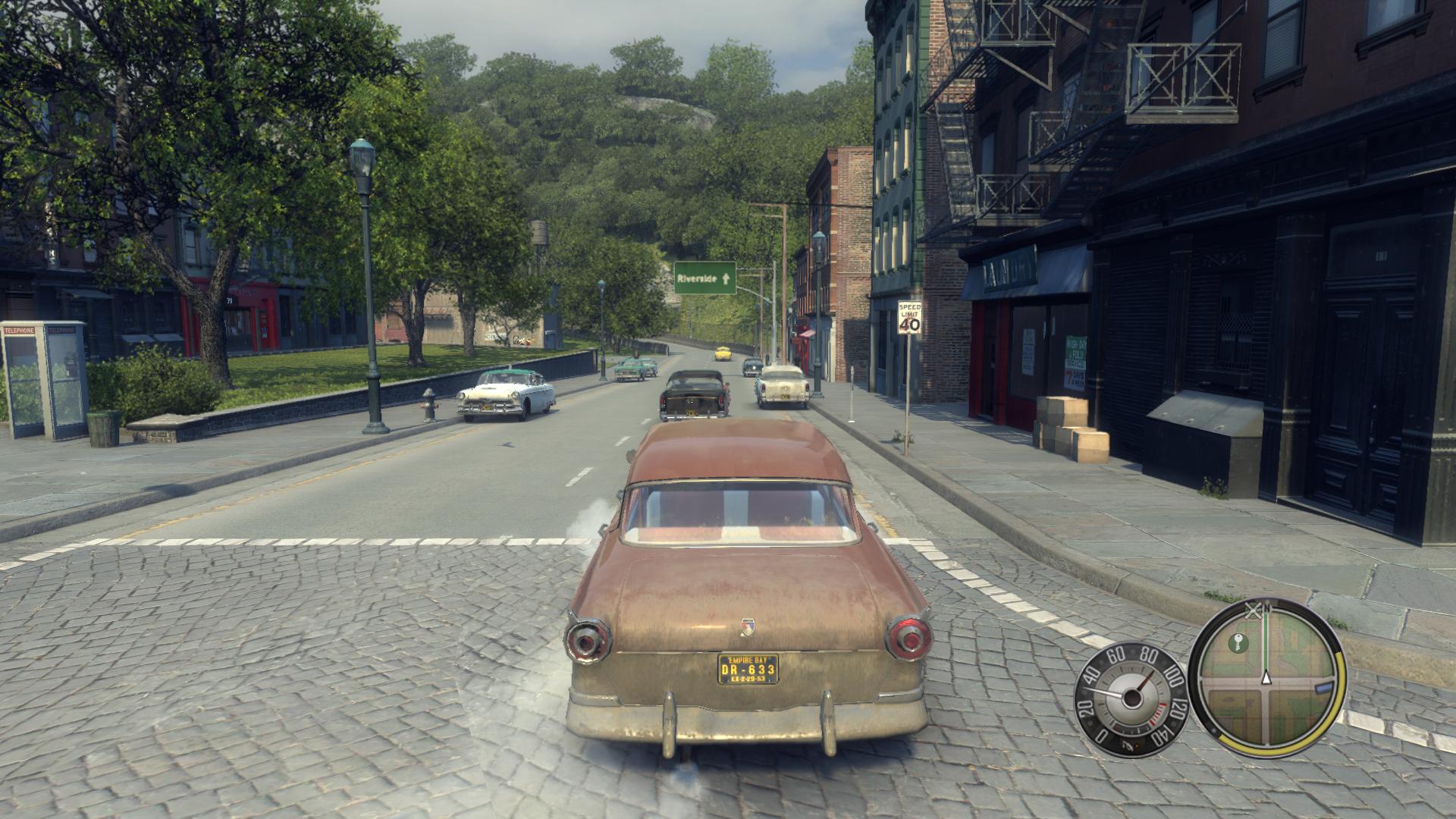1456x819 pixels.
Task: Click the blue marker on the minimap
Action: point(1323,687)
